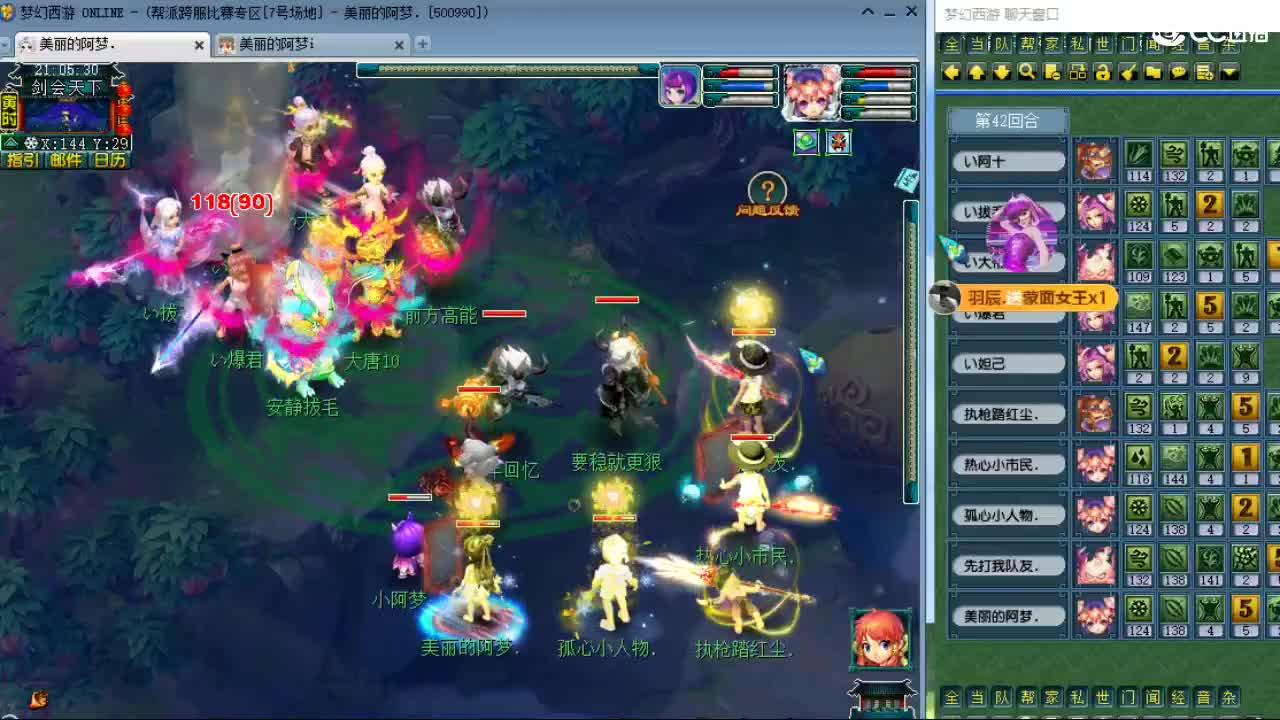1280x720 pixels.
Task: Open the folder icon in the chat toolbar
Action: [1153, 71]
